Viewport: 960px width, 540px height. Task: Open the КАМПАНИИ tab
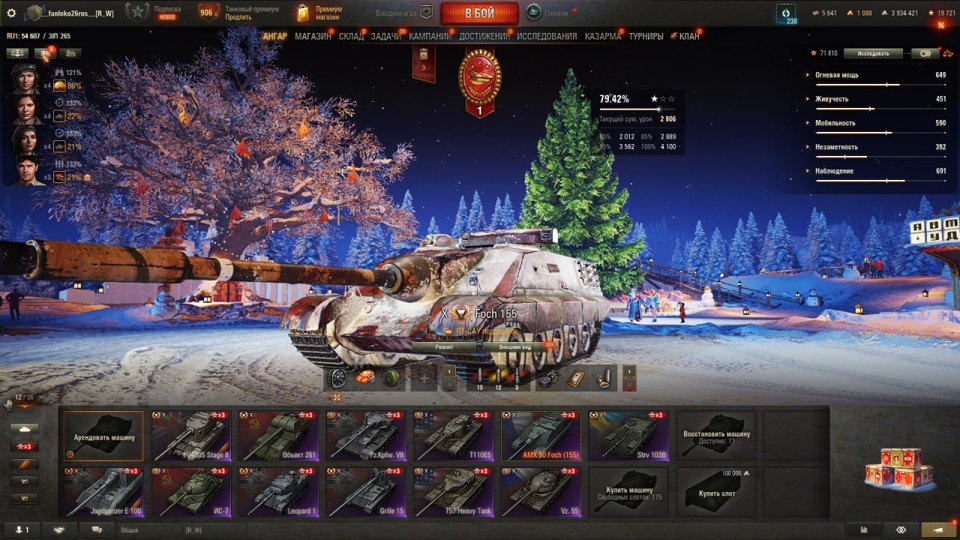tap(430, 37)
